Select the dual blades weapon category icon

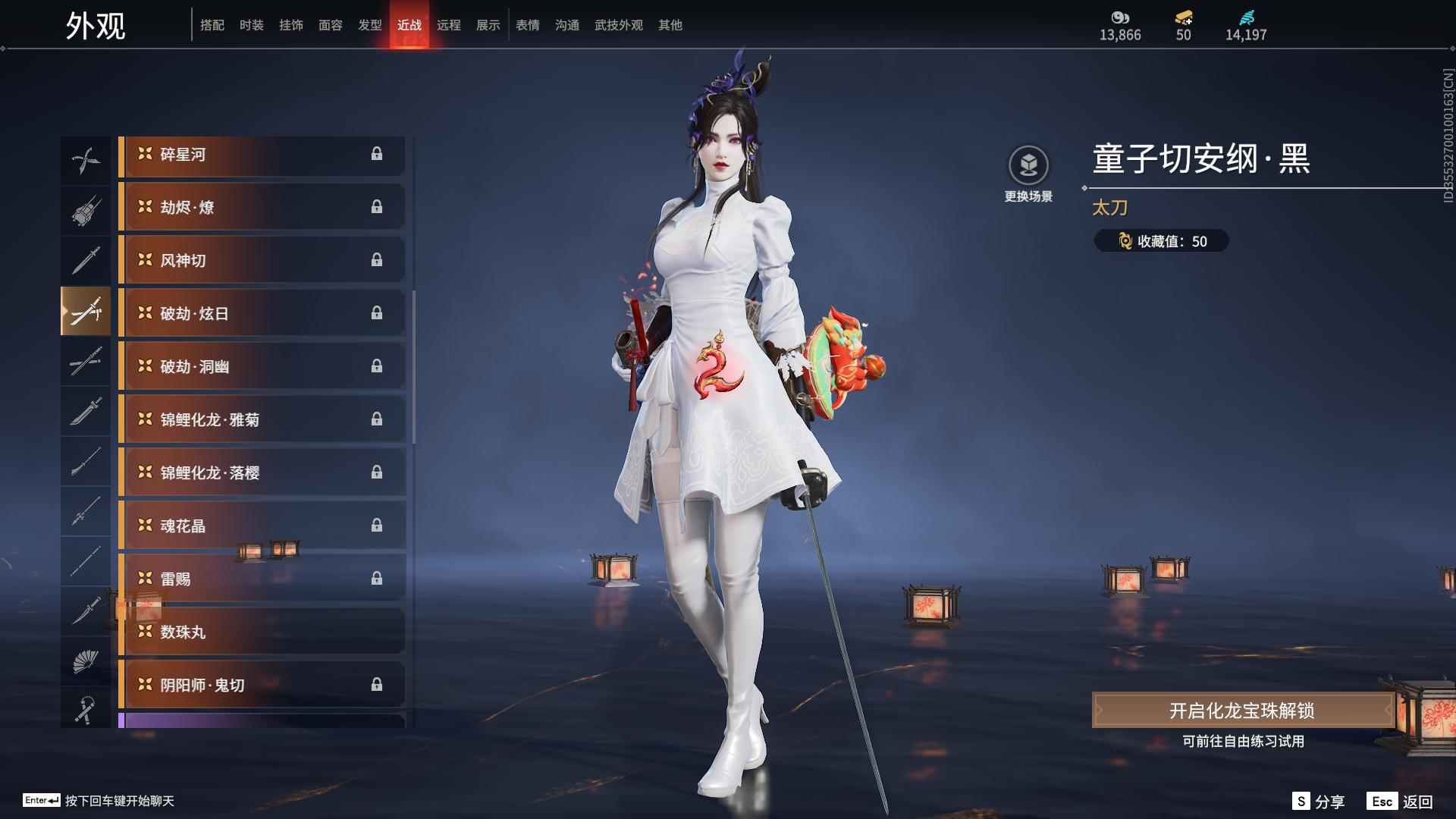pos(86,159)
